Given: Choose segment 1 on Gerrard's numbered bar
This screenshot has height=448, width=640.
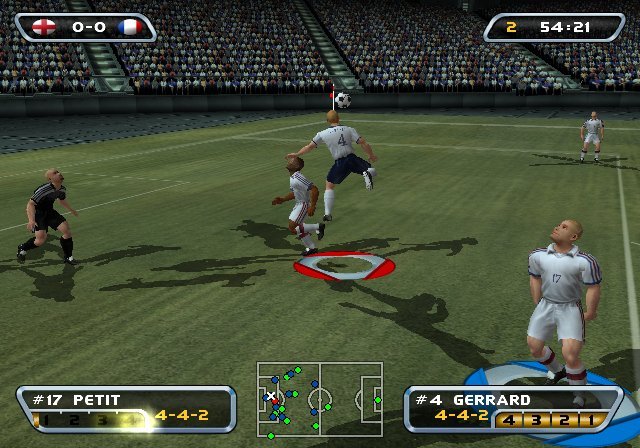Looking at the screenshot, I should pos(591,419).
